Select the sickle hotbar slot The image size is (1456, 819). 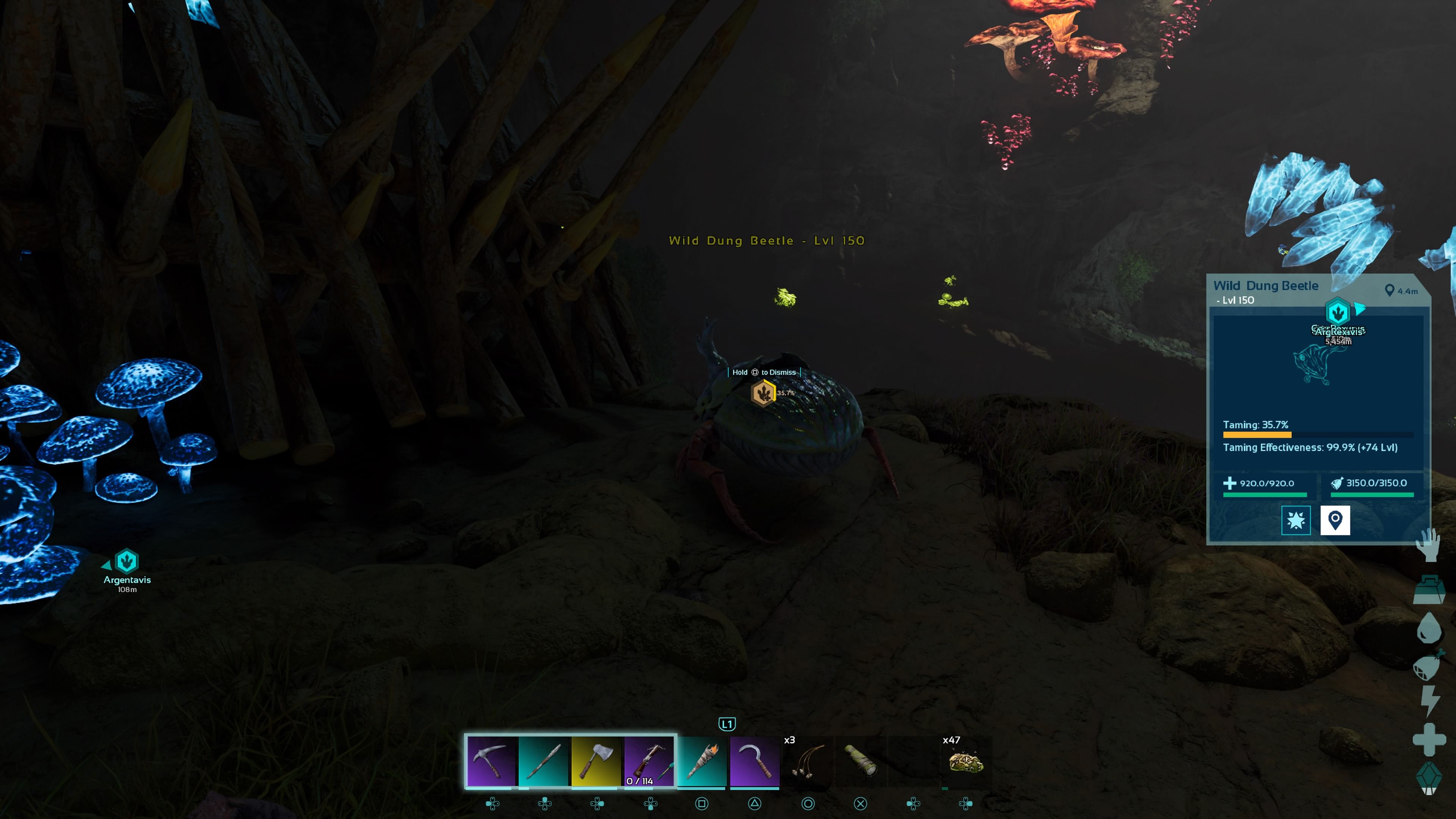(755, 761)
